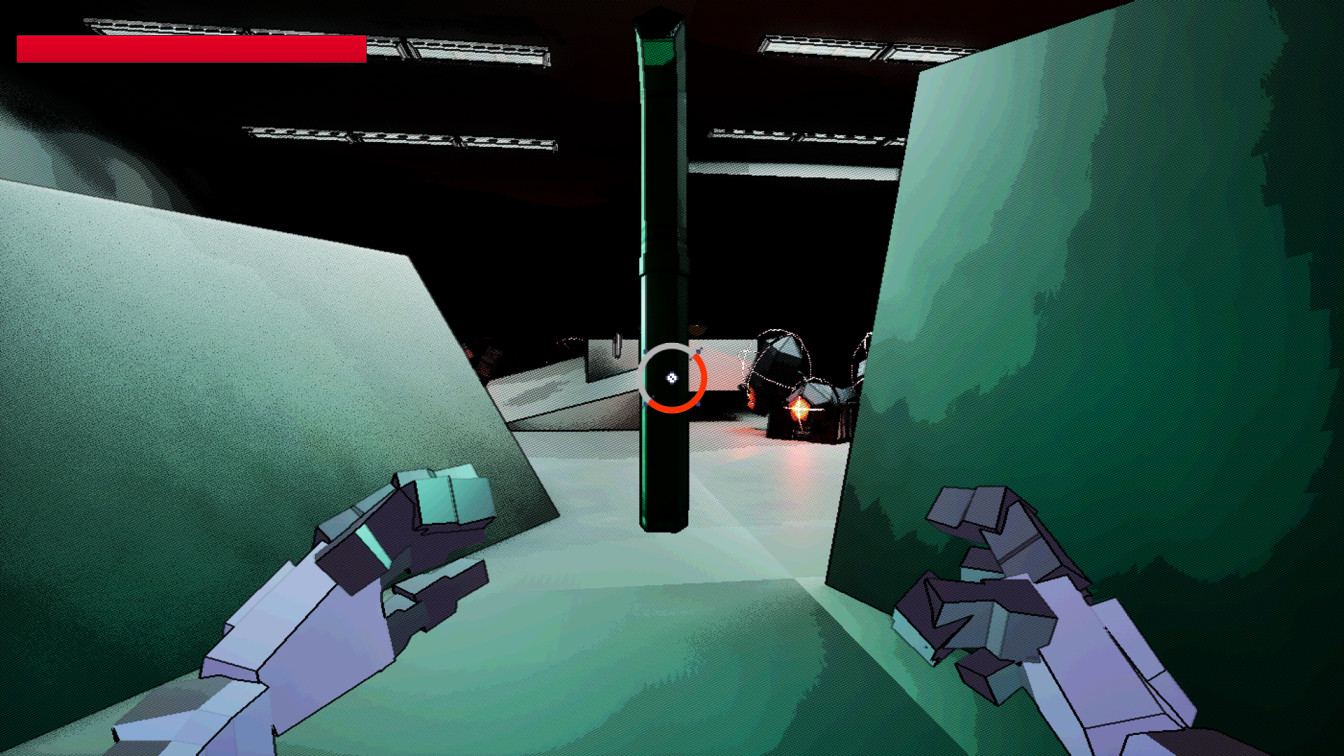The height and width of the screenshot is (756, 1344).
Task: Click the white dot at the reticle center
Action: (x=671, y=377)
